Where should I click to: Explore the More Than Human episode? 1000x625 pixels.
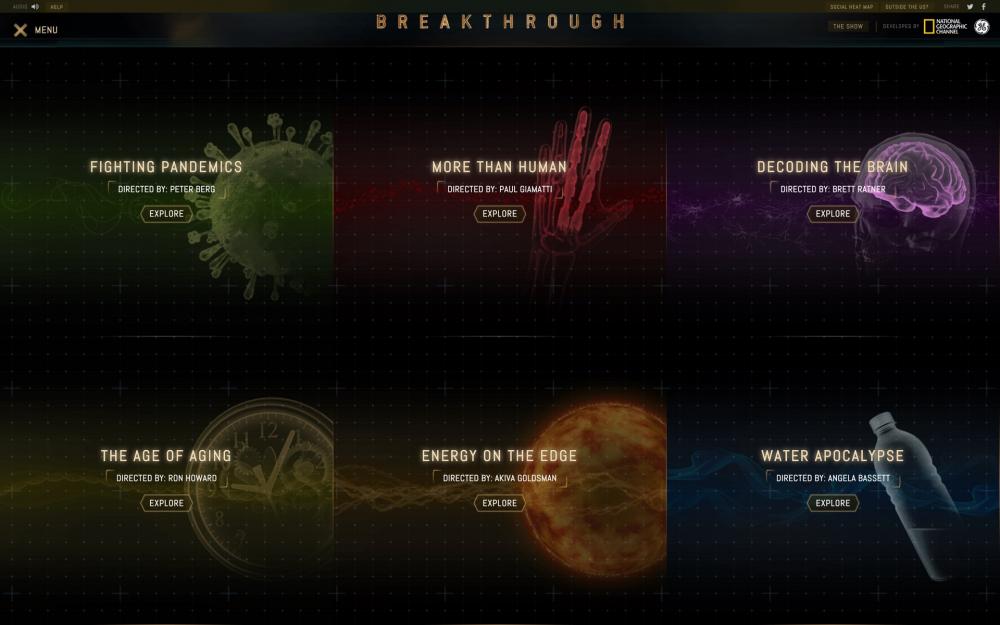point(499,214)
